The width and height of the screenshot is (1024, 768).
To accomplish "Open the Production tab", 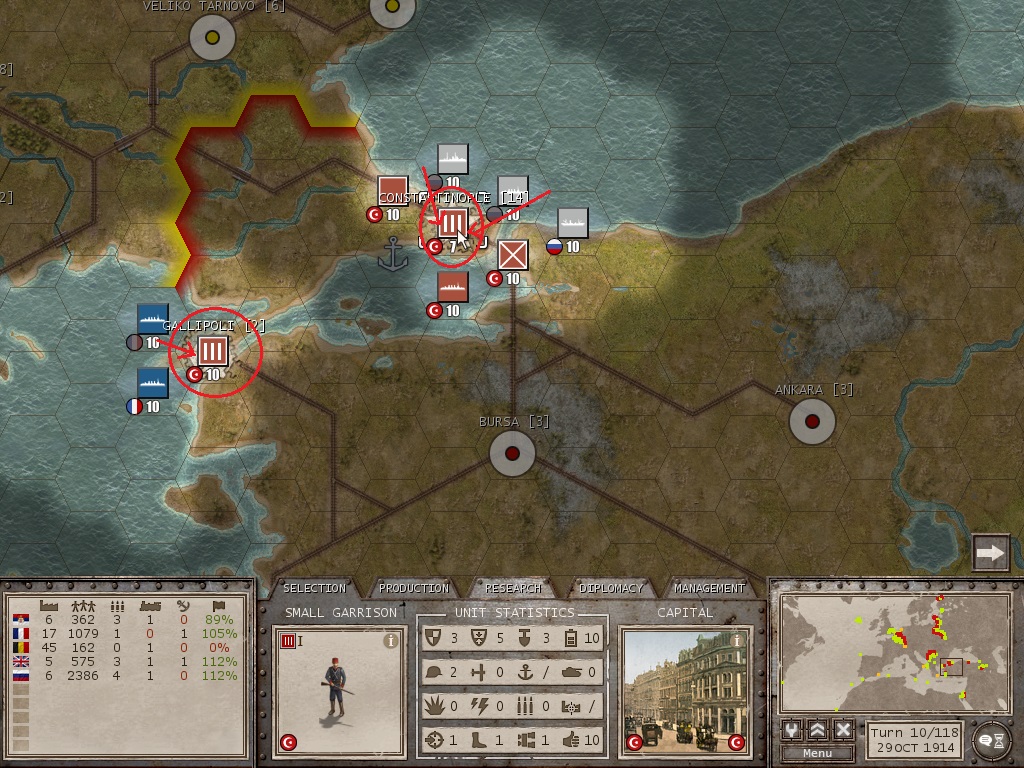I will [x=414, y=588].
